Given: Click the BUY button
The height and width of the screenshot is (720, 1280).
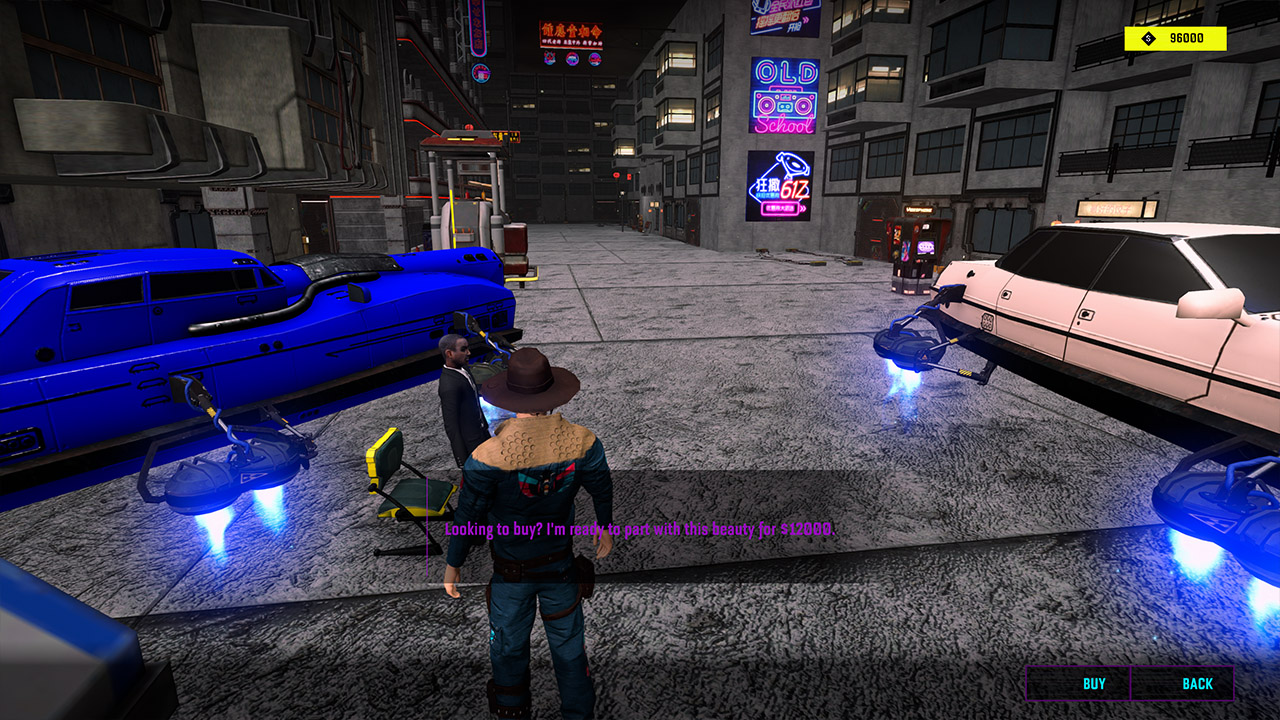Looking at the screenshot, I should coord(1094,685).
